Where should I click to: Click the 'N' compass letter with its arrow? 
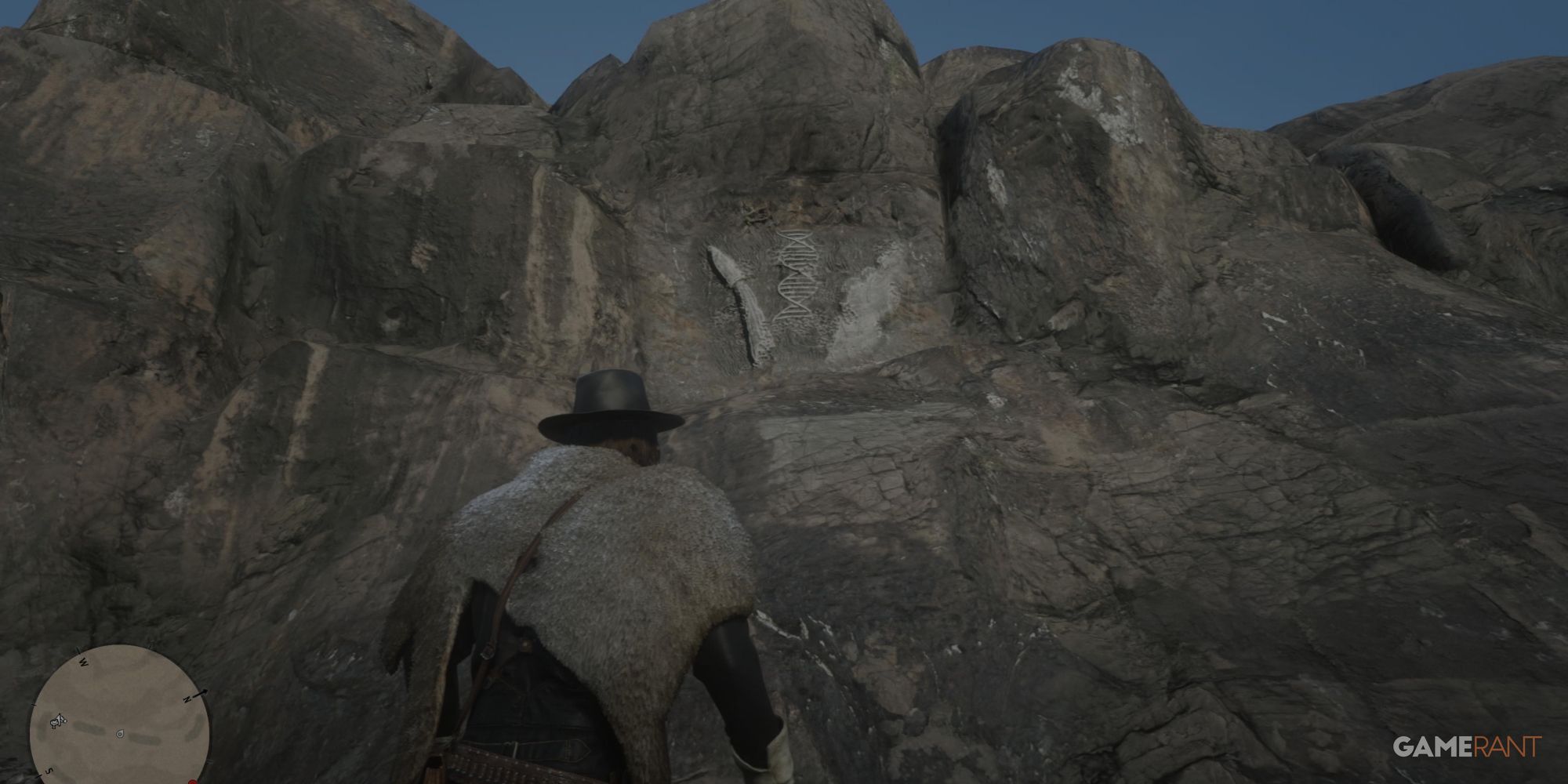187,699
